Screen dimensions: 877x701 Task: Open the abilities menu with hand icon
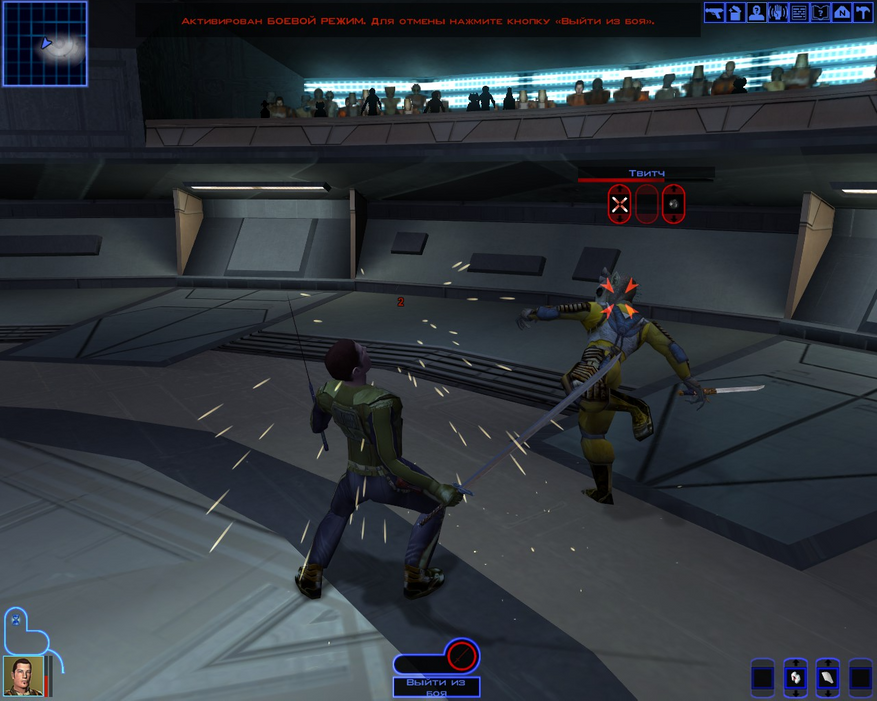click(x=778, y=12)
